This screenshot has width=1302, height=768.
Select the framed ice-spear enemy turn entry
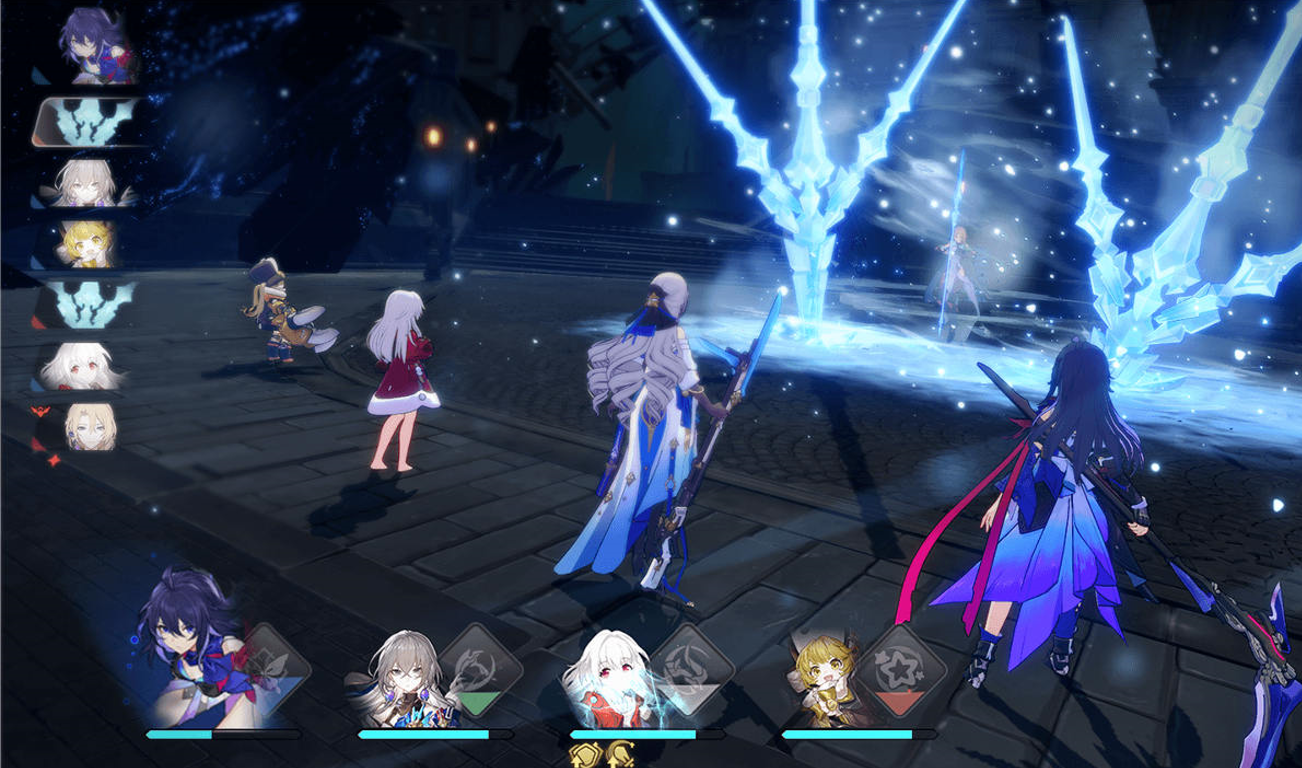(92, 123)
